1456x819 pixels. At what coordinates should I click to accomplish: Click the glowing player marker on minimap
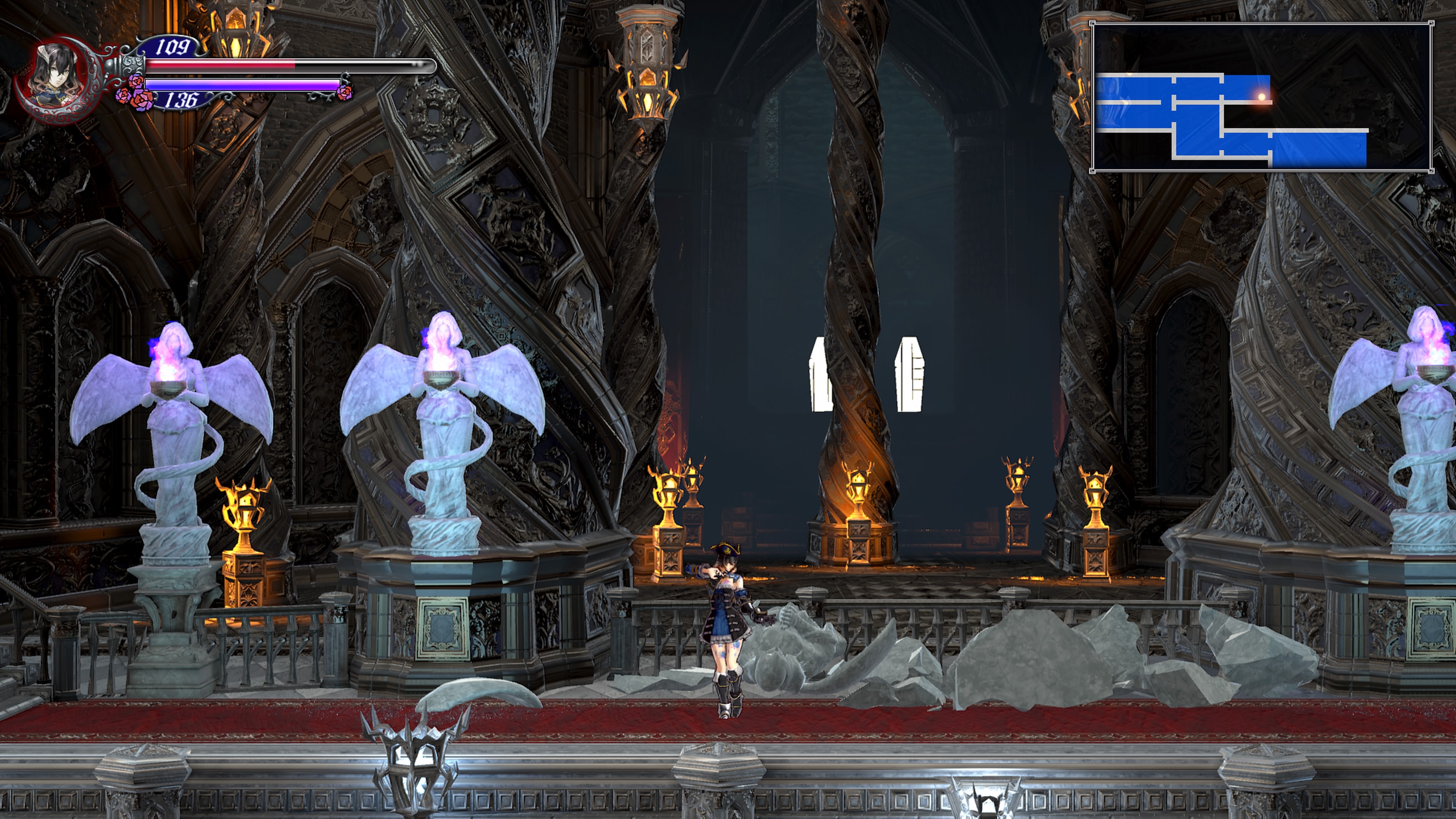pyautogui.click(x=1261, y=97)
